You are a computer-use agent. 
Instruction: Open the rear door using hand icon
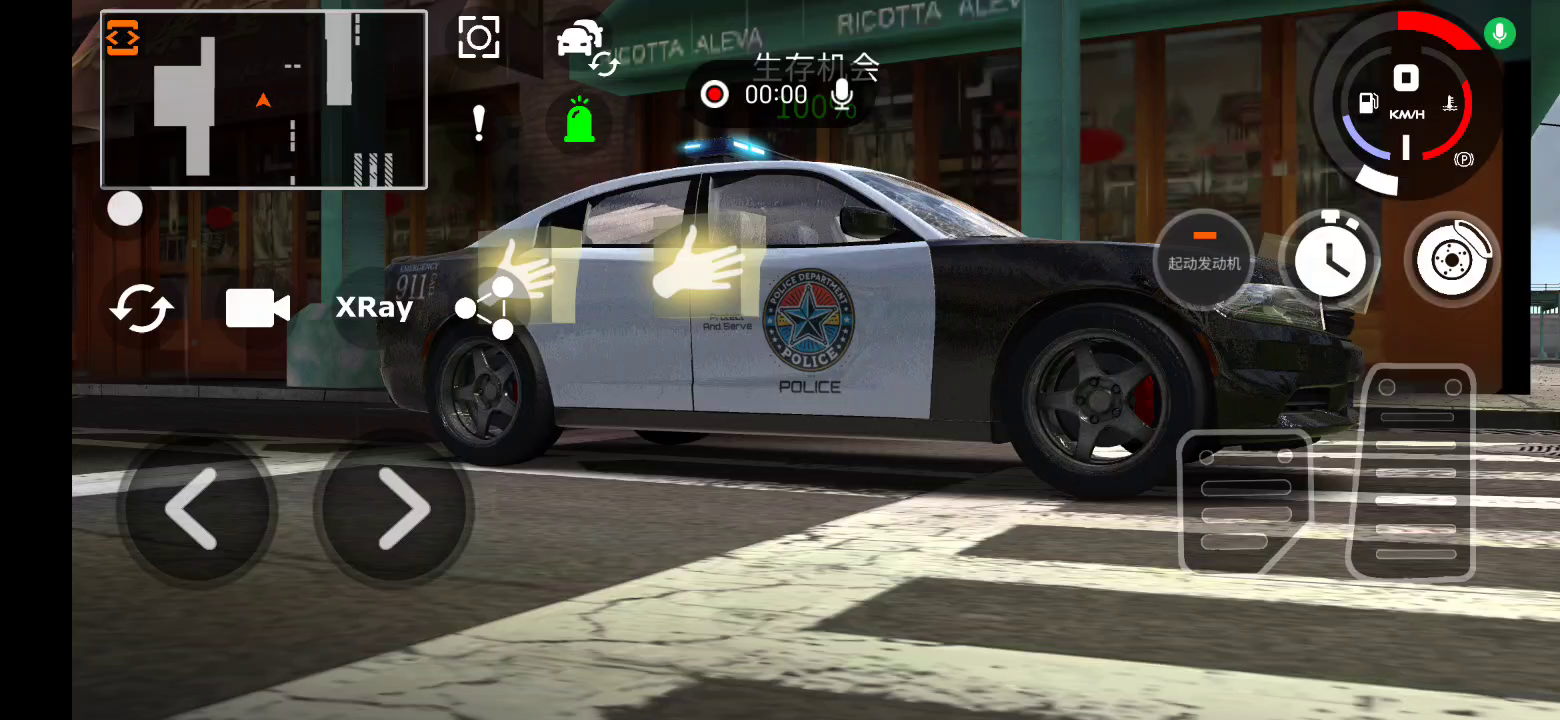524,268
